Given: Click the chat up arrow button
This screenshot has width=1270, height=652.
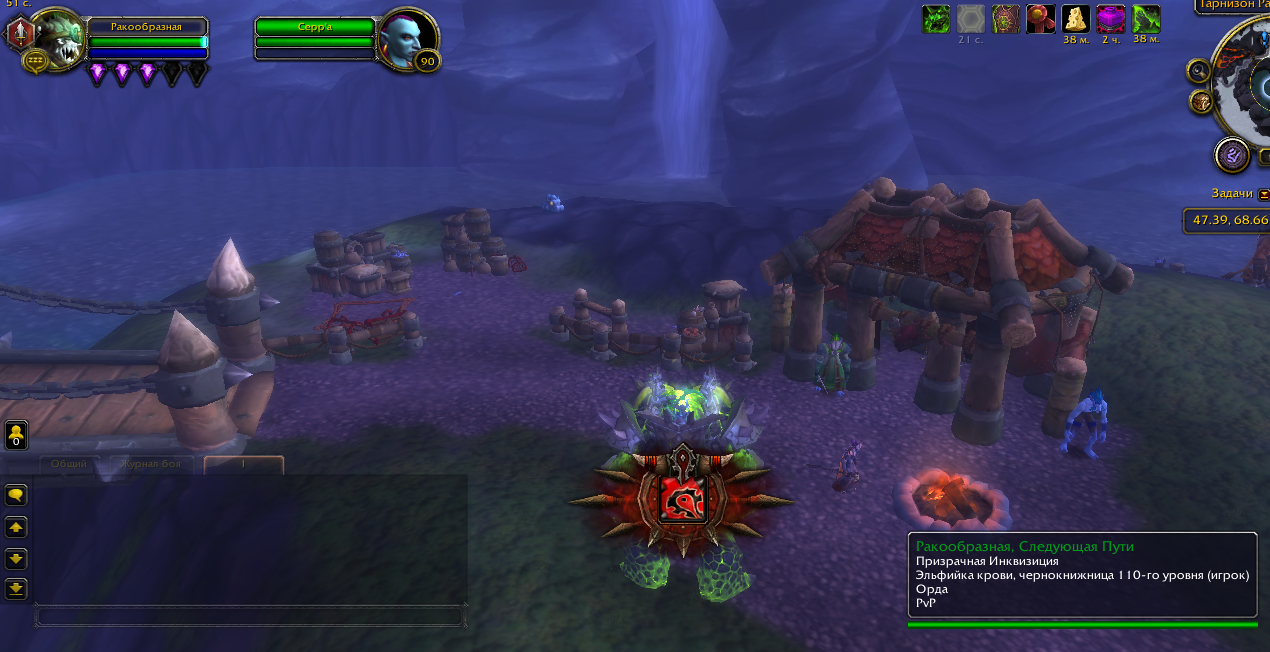Looking at the screenshot, I should 16,527.
